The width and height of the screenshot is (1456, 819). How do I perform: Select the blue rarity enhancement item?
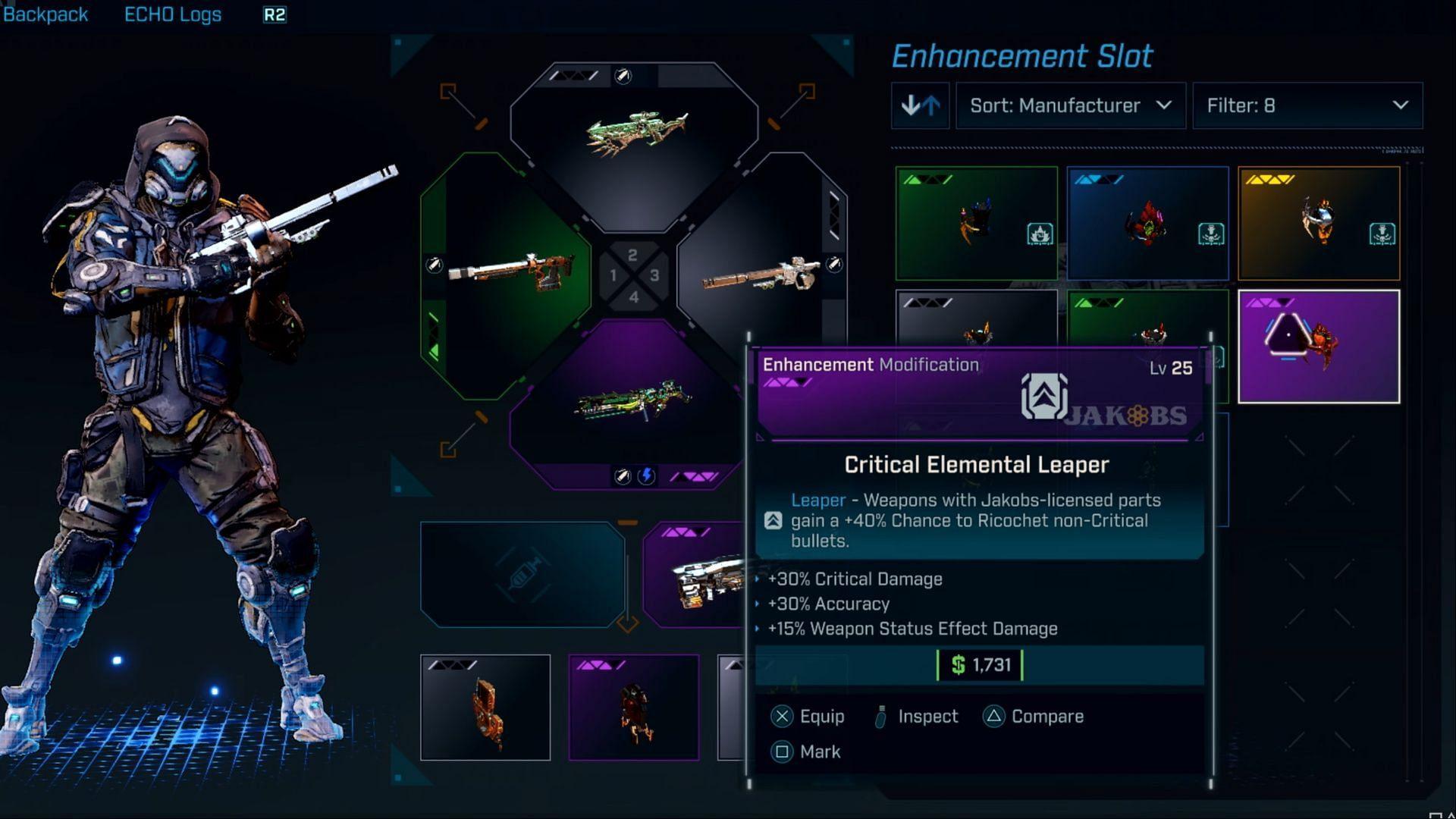pyautogui.click(x=1147, y=223)
